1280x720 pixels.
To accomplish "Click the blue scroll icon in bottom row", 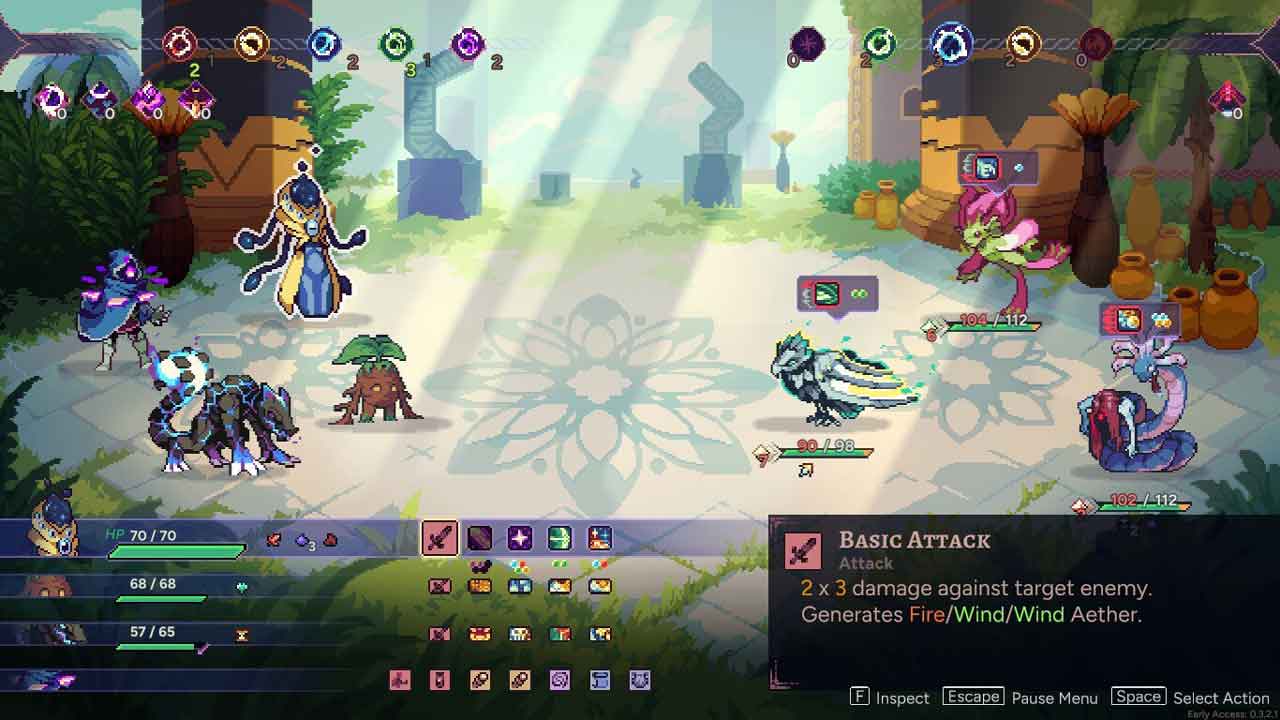I will coord(600,681).
